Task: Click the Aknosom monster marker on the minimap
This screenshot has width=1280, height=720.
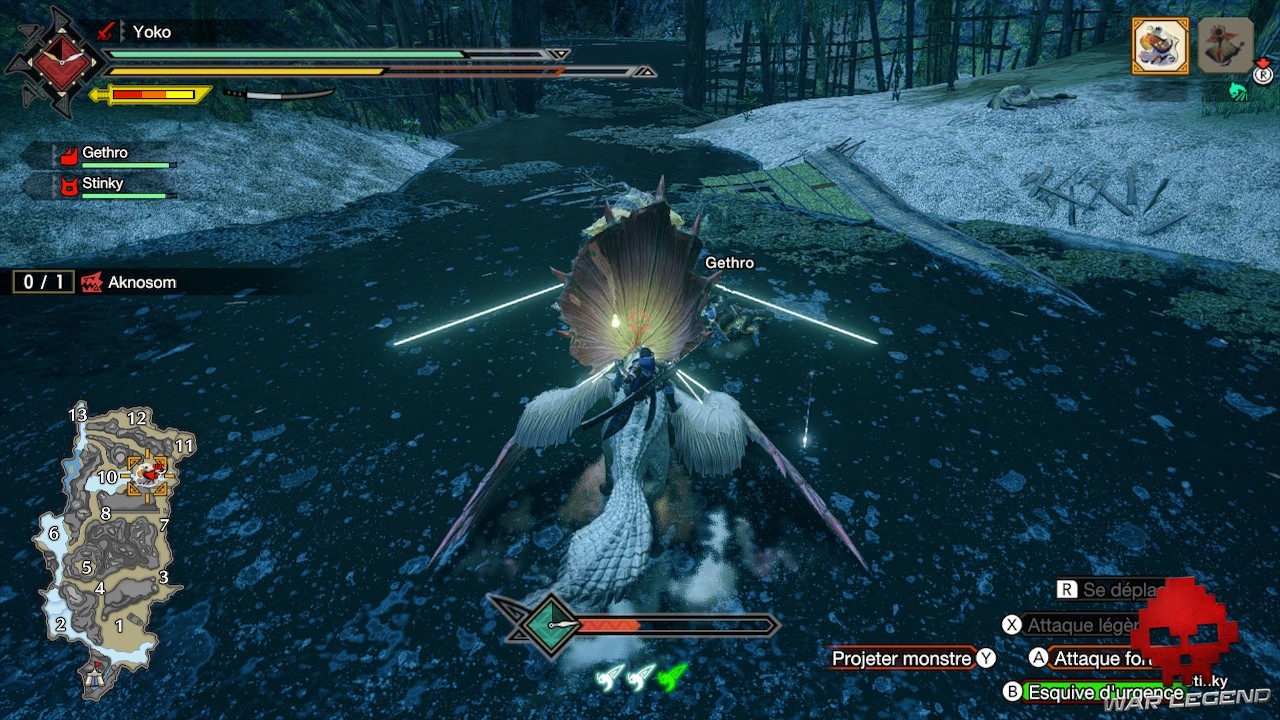Action: (147, 475)
